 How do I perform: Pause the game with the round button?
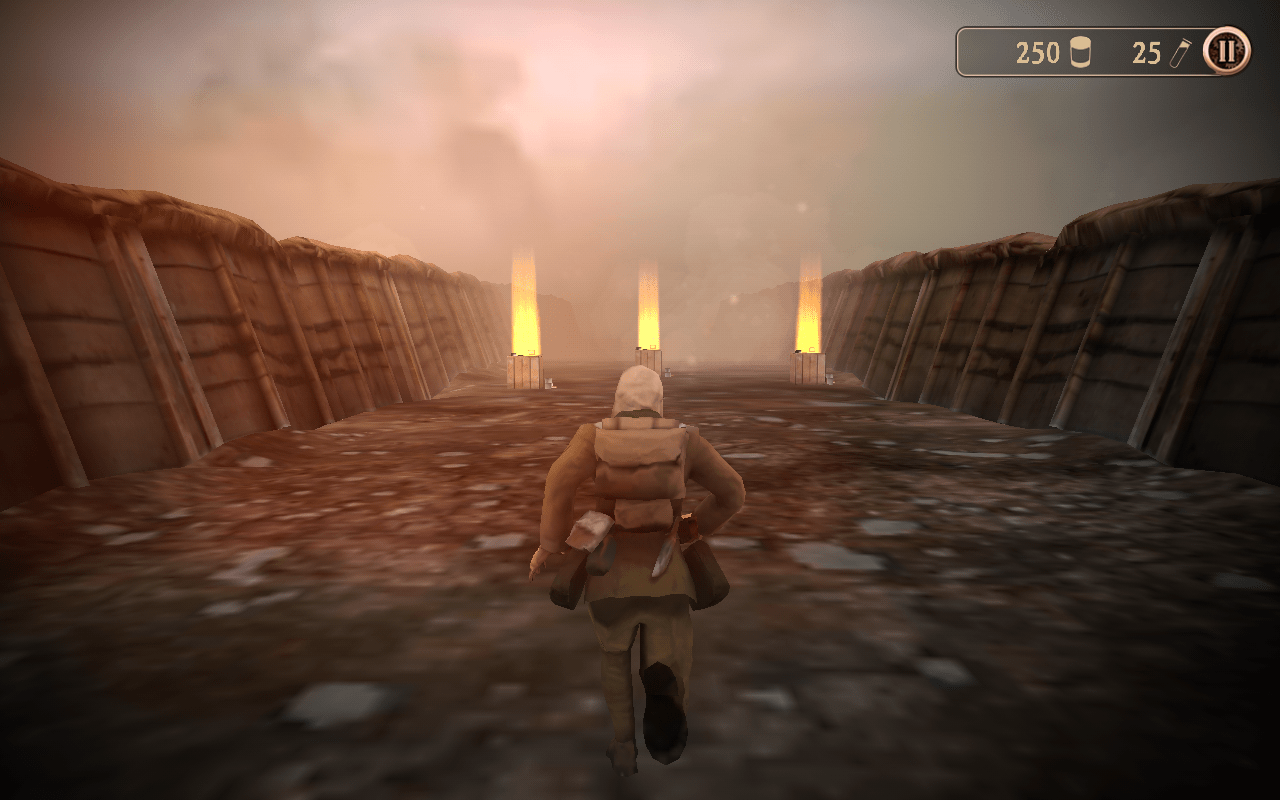pyautogui.click(x=1226, y=50)
